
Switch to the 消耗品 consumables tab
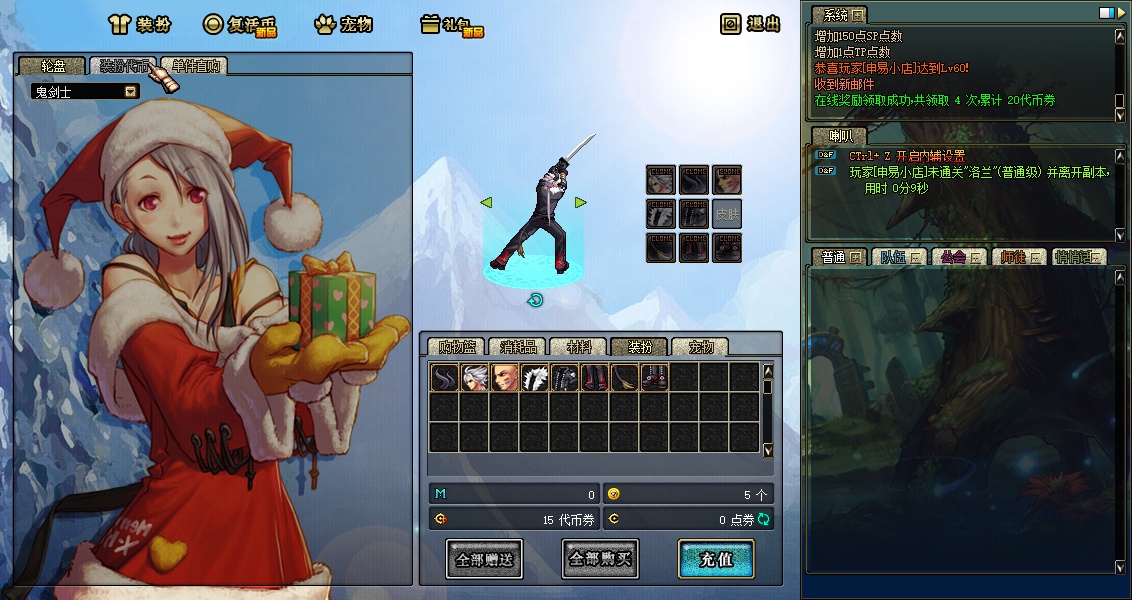[x=518, y=347]
